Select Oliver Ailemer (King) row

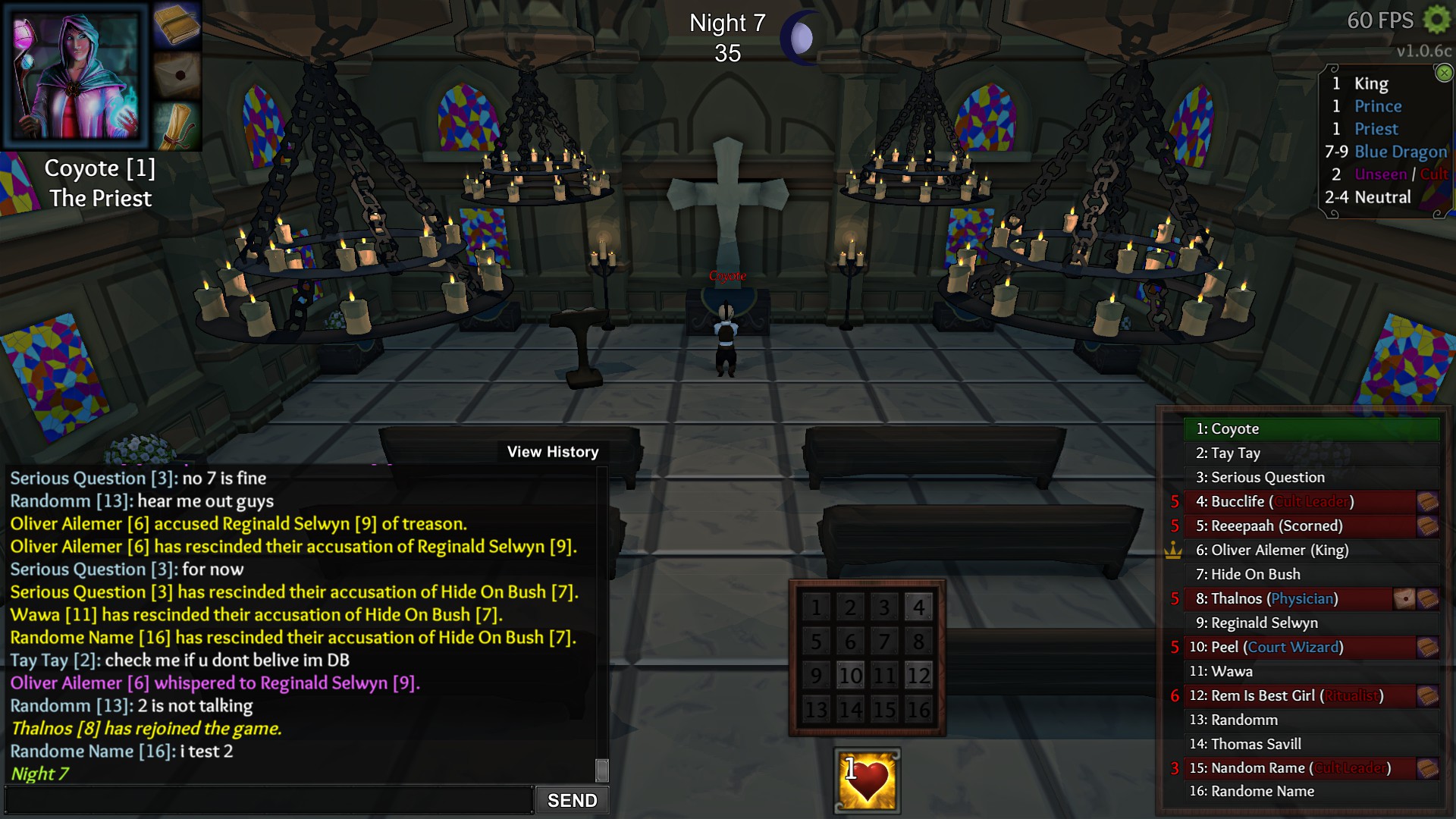click(1311, 551)
